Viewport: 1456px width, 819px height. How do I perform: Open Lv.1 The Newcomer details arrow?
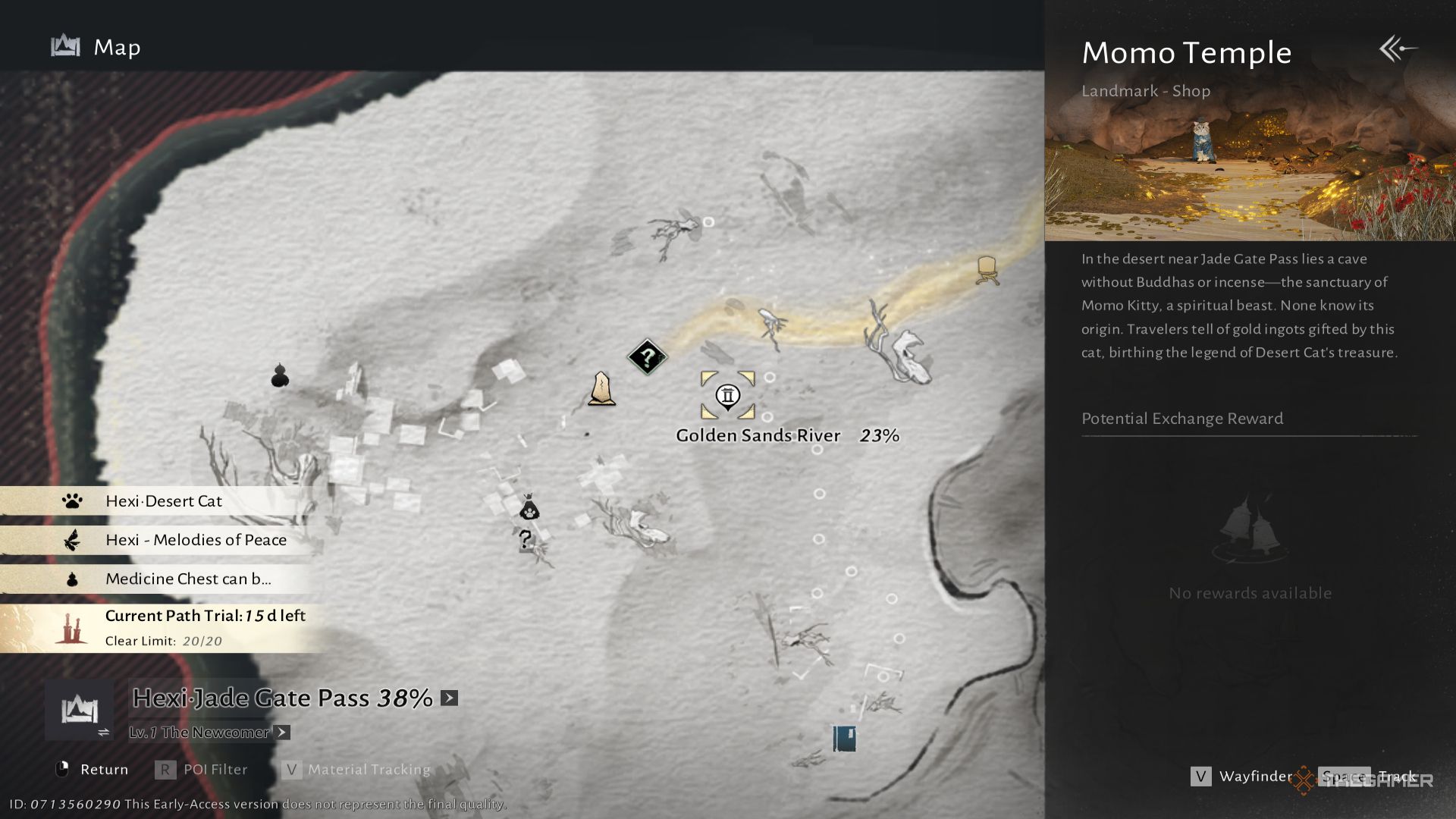(282, 733)
